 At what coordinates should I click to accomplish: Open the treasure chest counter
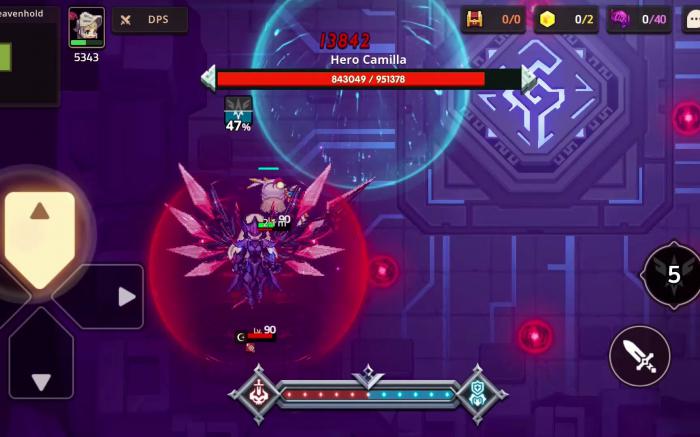pos(493,19)
